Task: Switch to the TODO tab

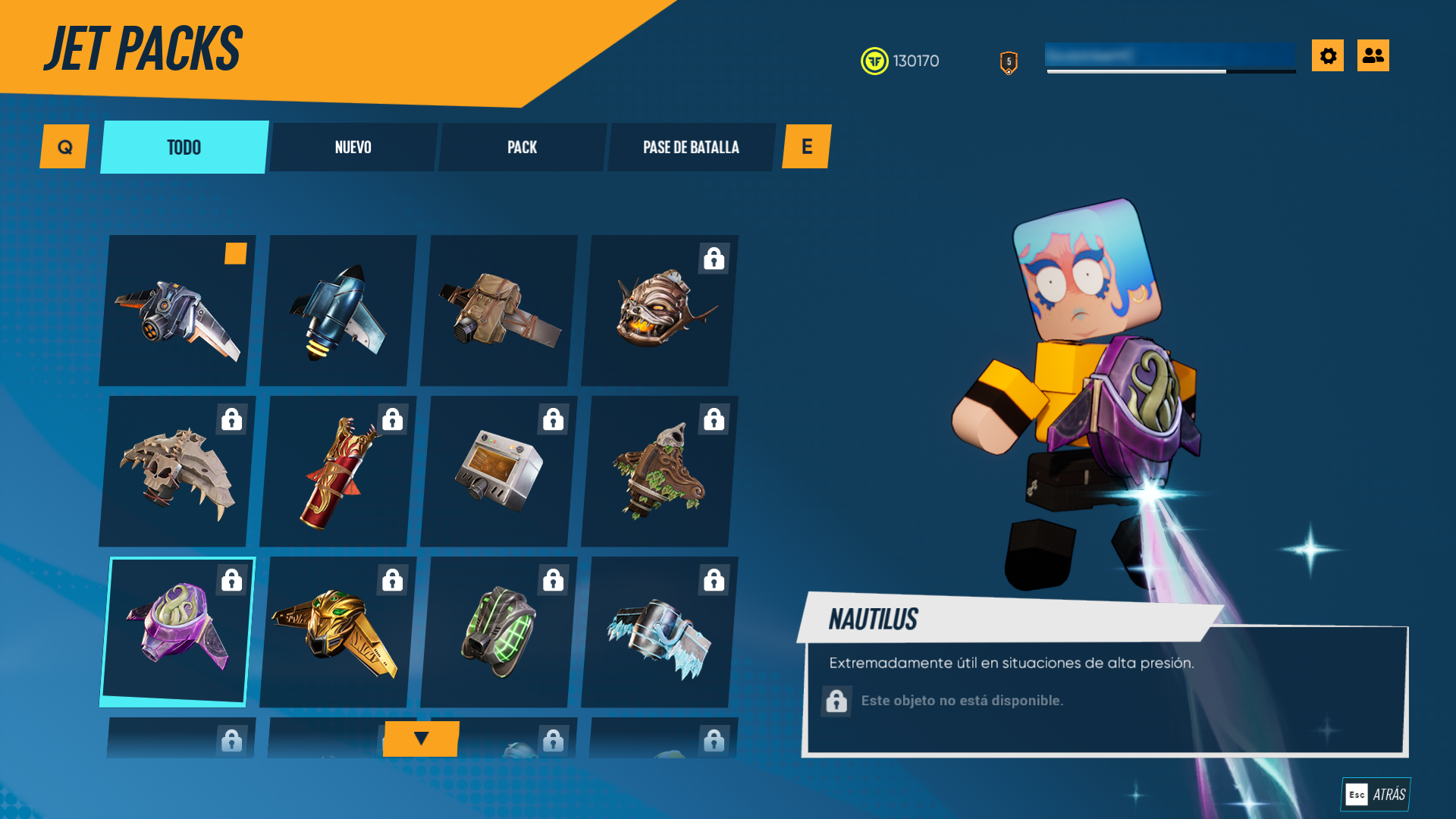Action: pyautogui.click(x=184, y=147)
